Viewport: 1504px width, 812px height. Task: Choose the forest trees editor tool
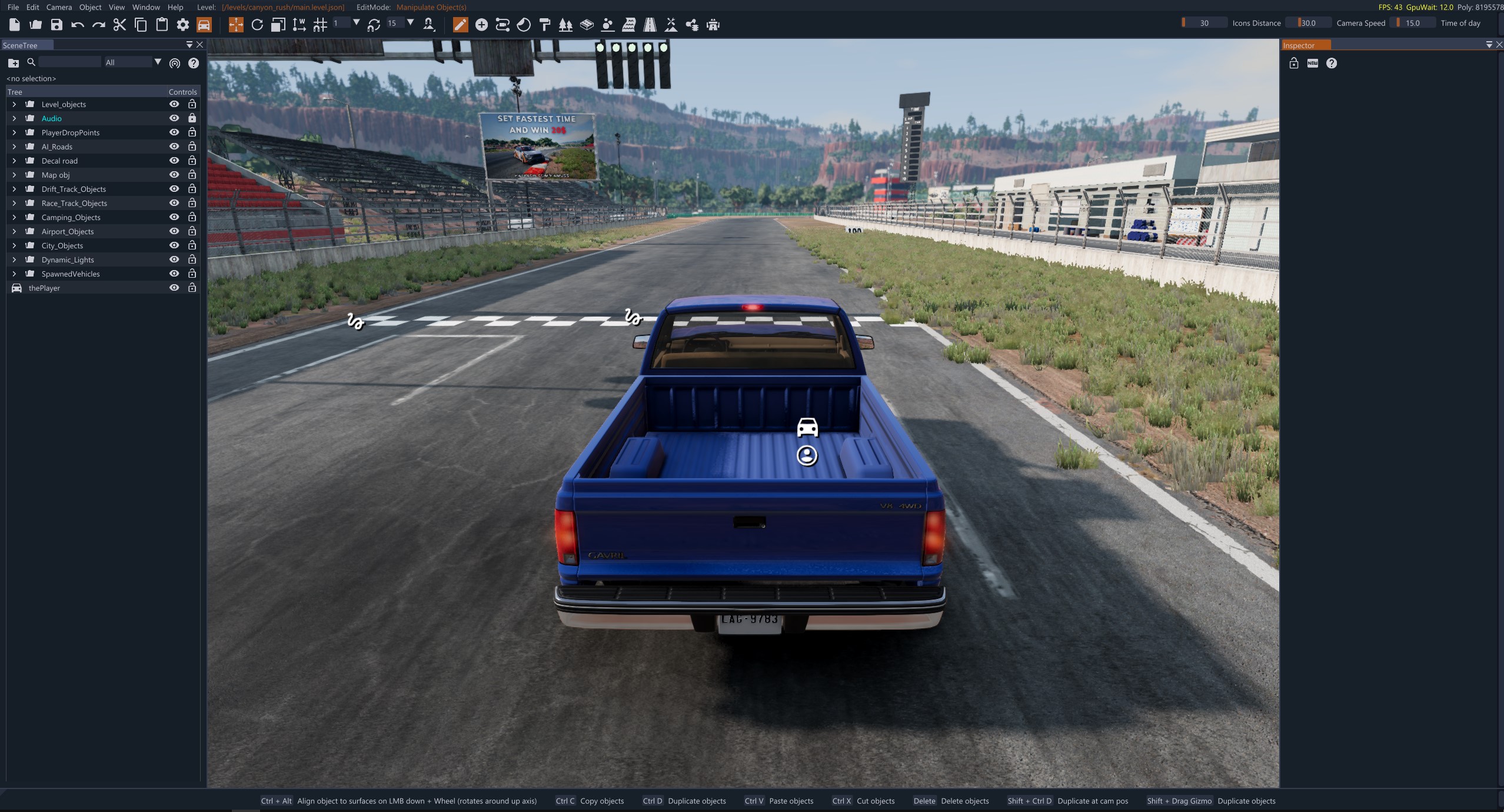click(x=565, y=25)
